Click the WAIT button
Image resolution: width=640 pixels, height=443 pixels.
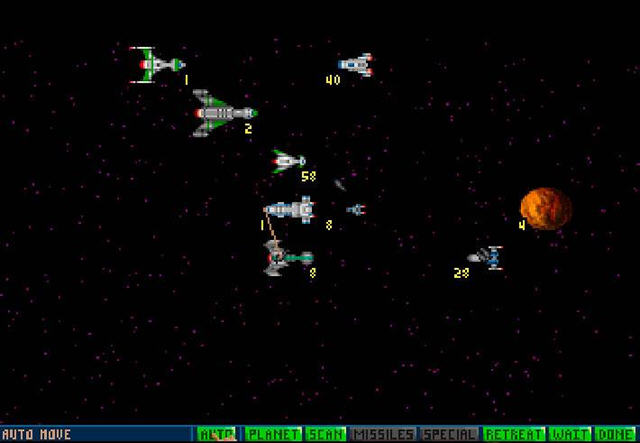click(568, 434)
